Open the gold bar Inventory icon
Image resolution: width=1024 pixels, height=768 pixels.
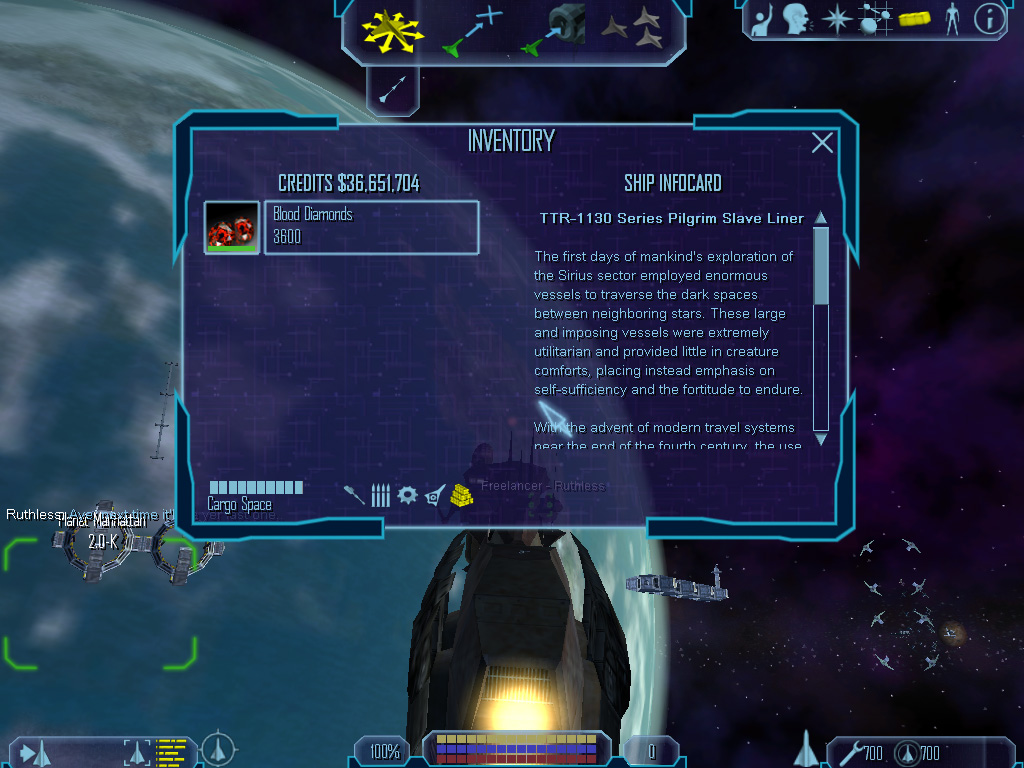[914, 18]
